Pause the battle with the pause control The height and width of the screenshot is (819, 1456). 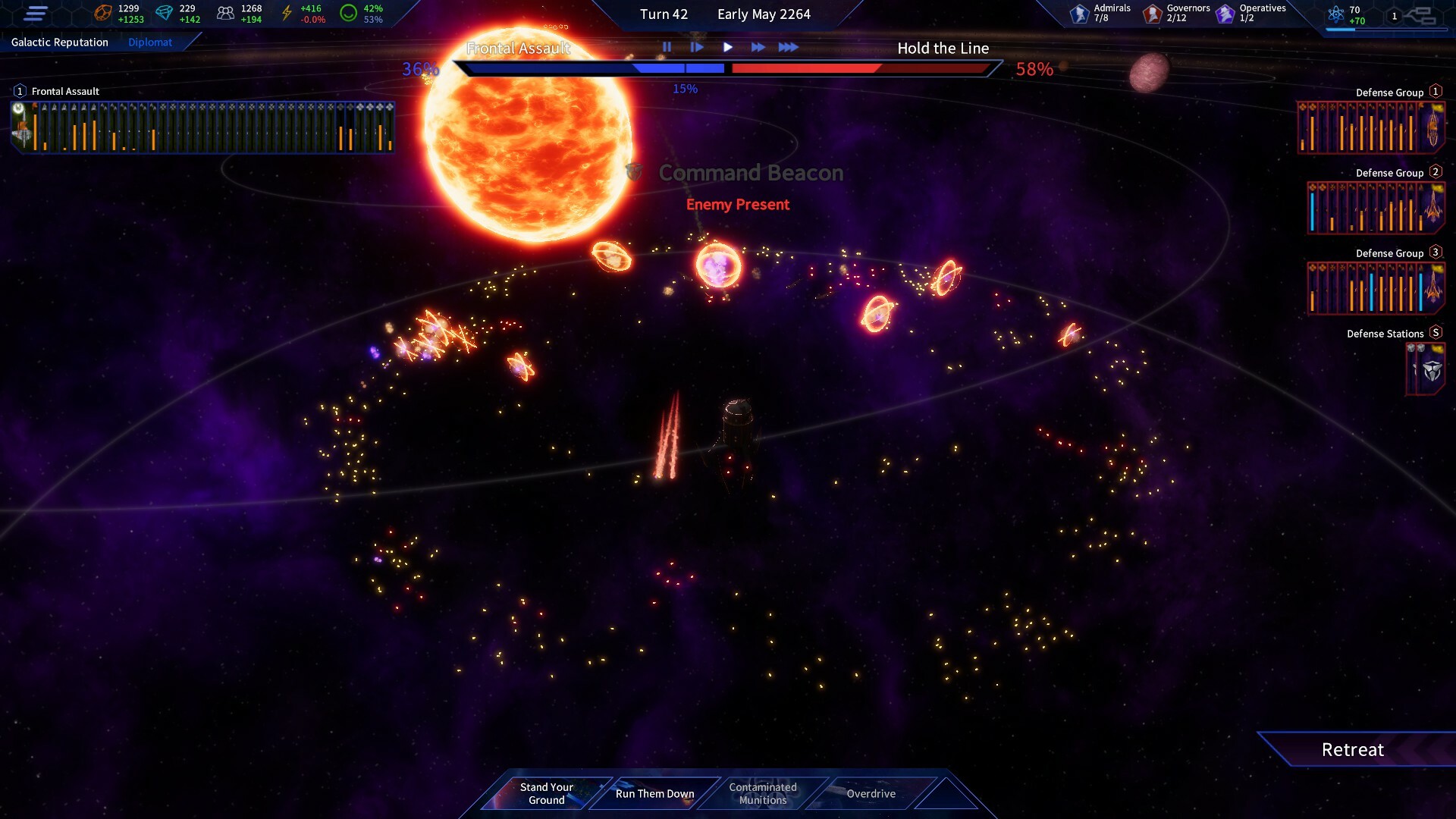coord(667,47)
